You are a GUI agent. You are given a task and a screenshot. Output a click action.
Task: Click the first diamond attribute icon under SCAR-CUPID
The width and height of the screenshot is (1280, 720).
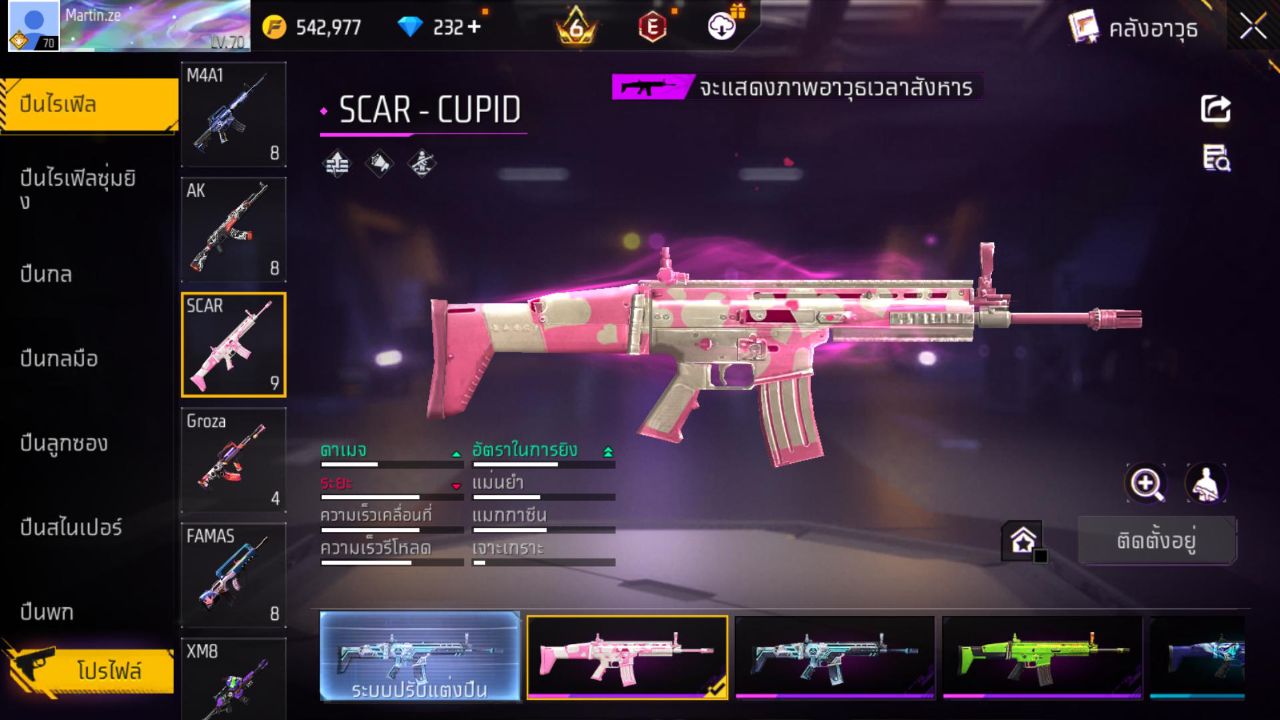tap(336, 163)
